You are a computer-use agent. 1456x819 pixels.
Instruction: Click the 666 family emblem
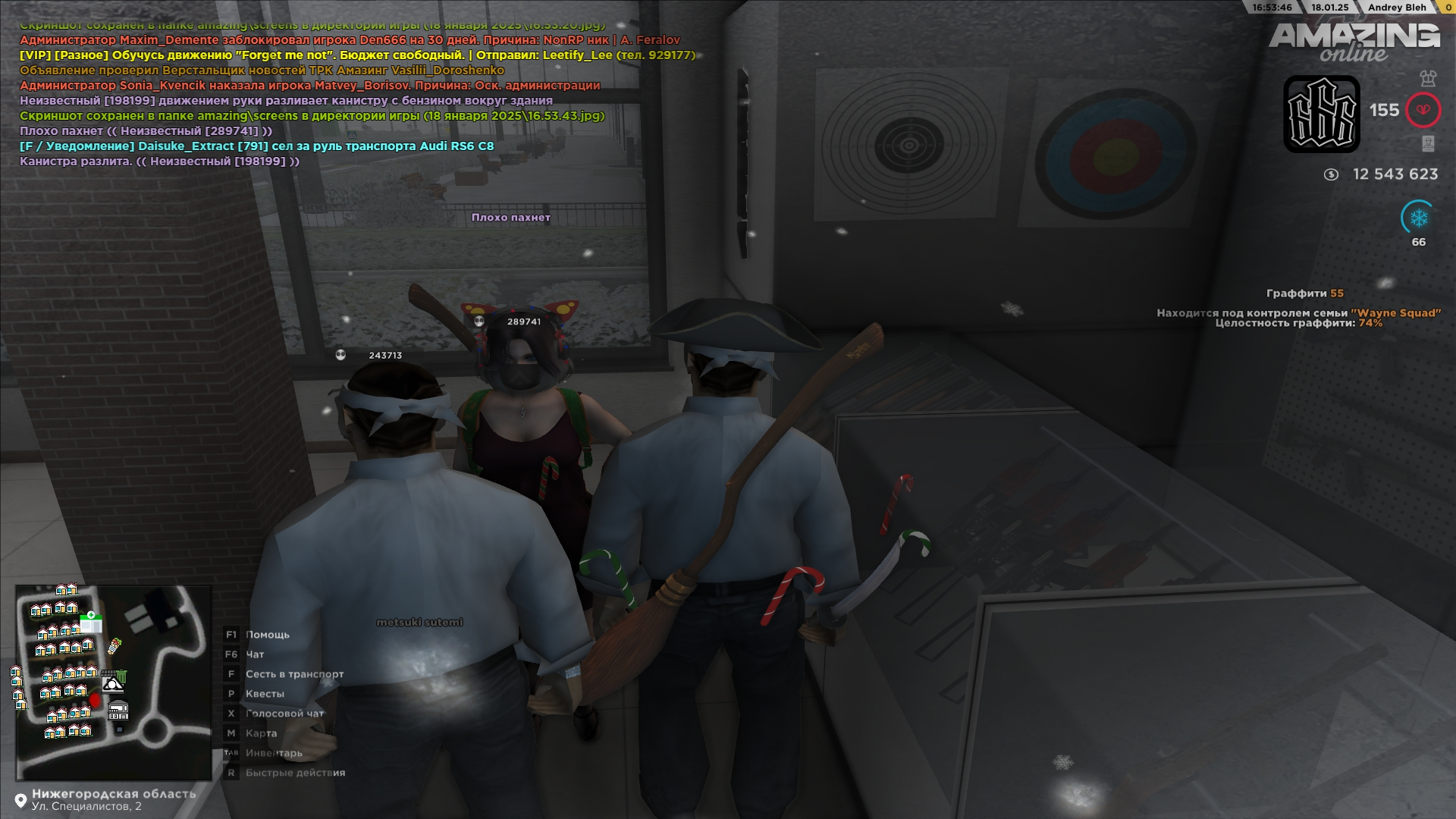pyautogui.click(x=1321, y=115)
